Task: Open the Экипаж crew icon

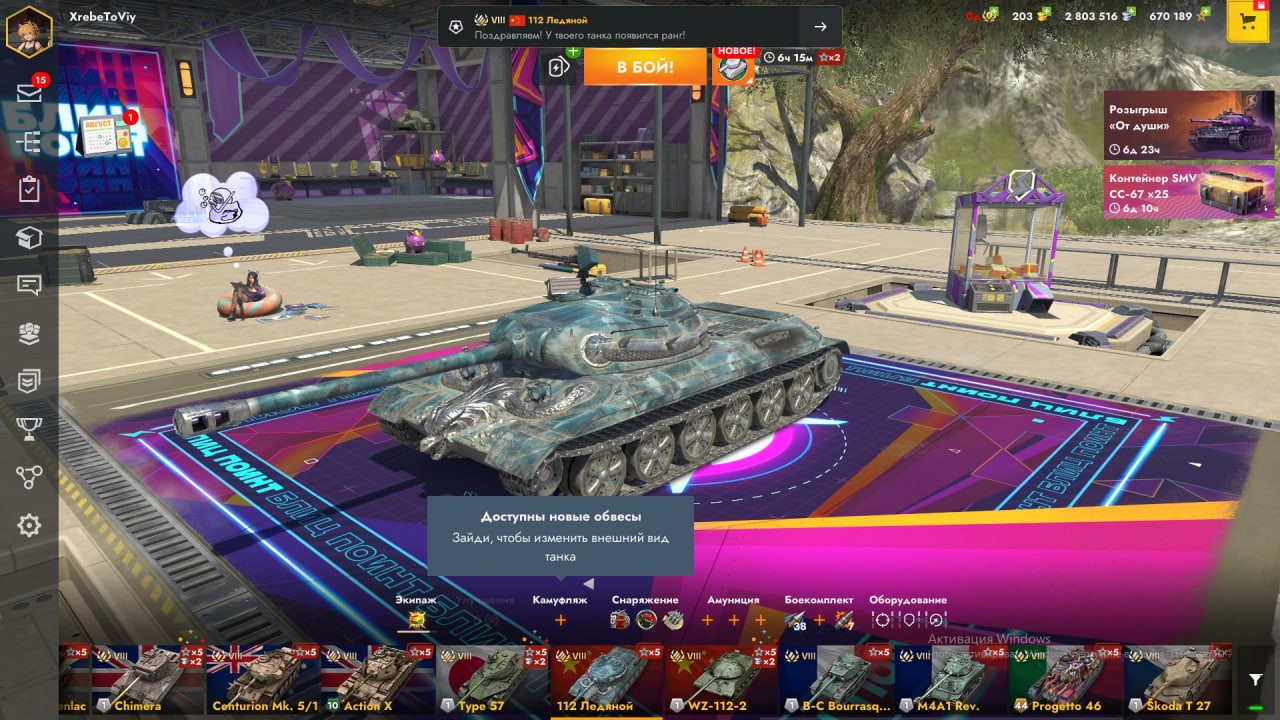Action: 414,620
